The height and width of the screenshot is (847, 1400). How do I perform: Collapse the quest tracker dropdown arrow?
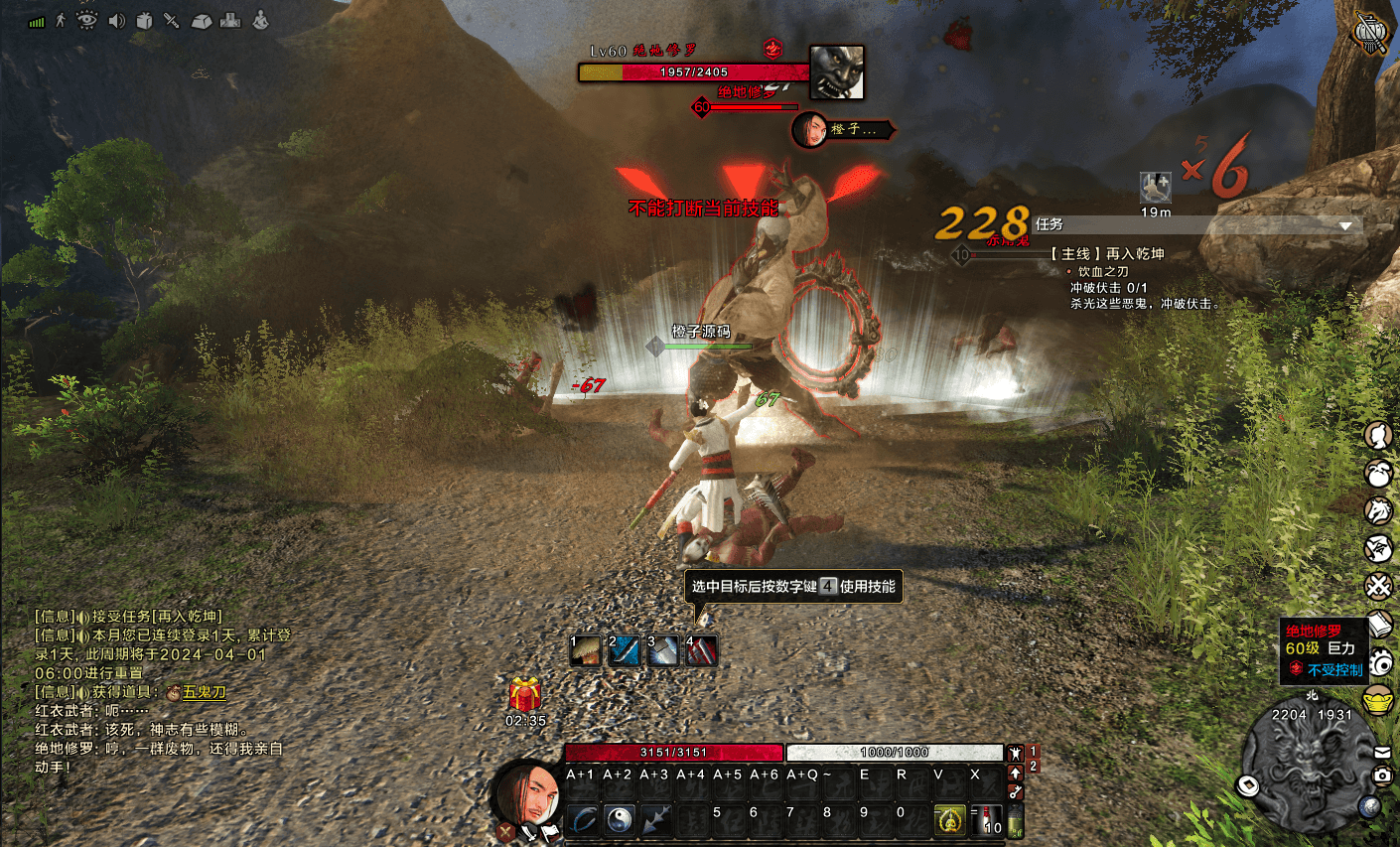(1345, 225)
